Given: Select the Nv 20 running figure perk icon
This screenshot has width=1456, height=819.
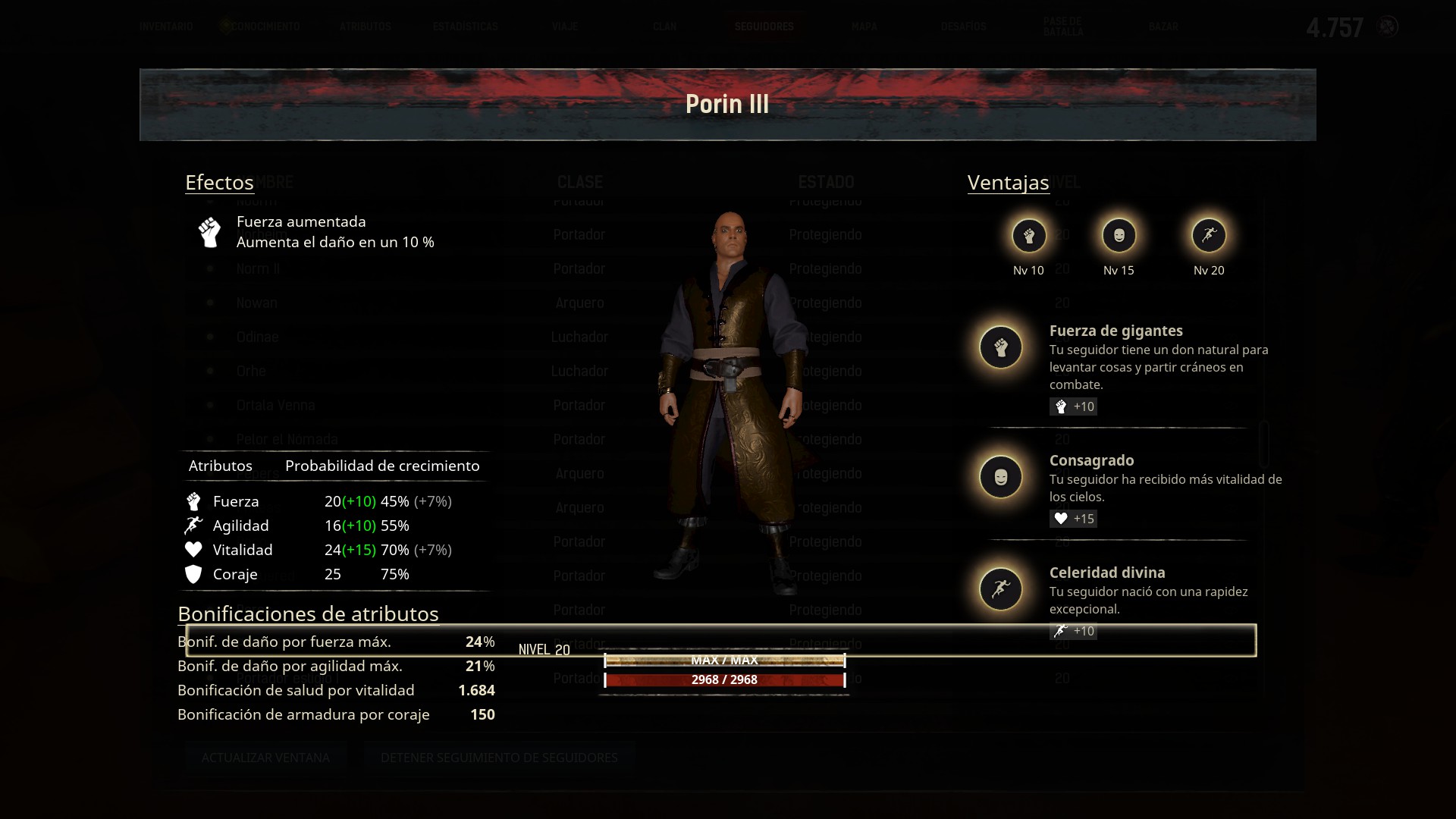Looking at the screenshot, I should [1209, 236].
